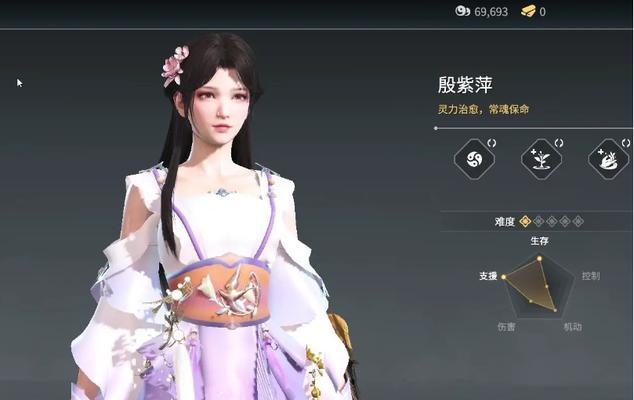Open the healing sprout skill icon
This screenshot has height=400, width=634.
[x=541, y=159]
